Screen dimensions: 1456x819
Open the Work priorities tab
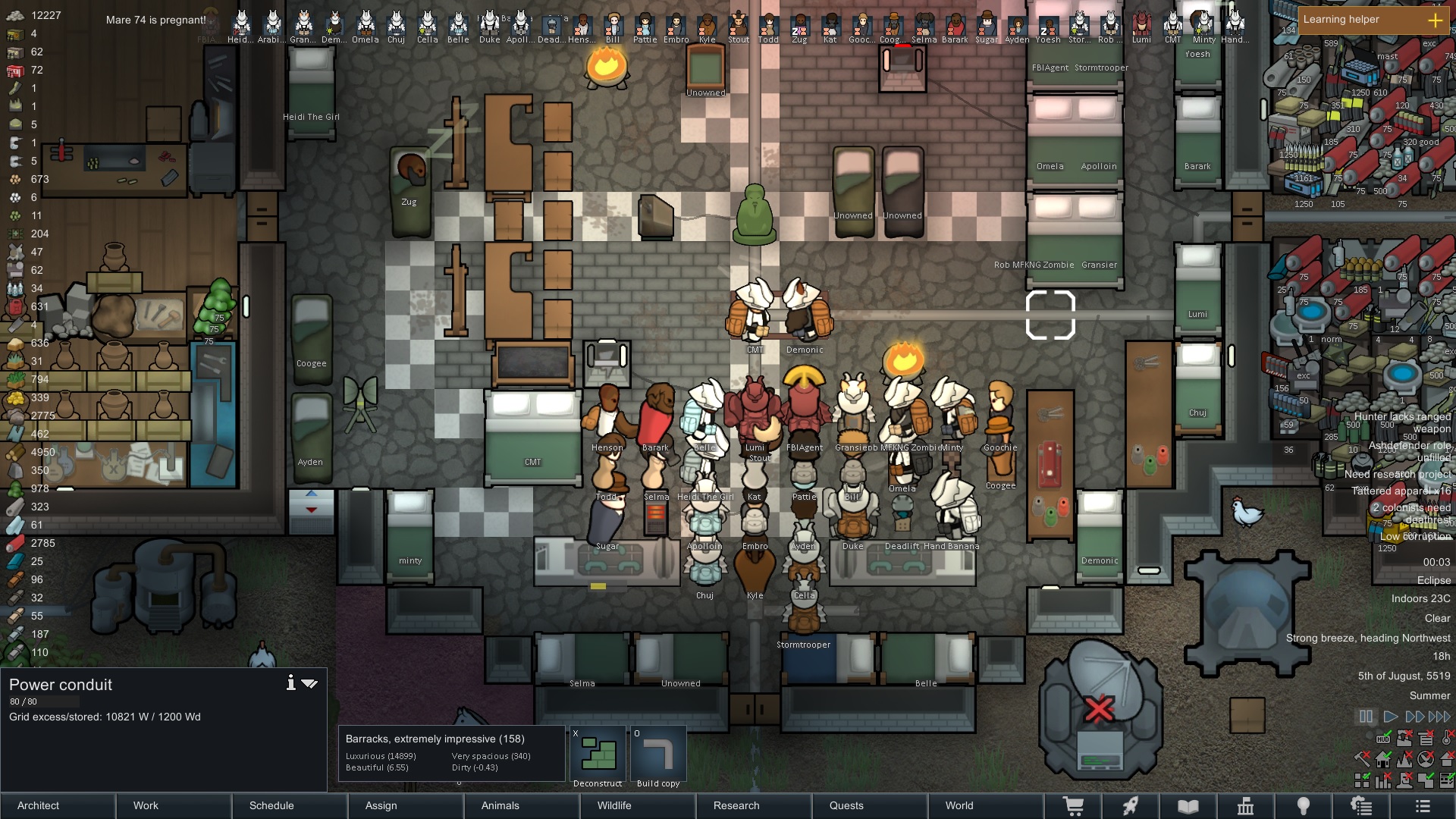[174, 805]
